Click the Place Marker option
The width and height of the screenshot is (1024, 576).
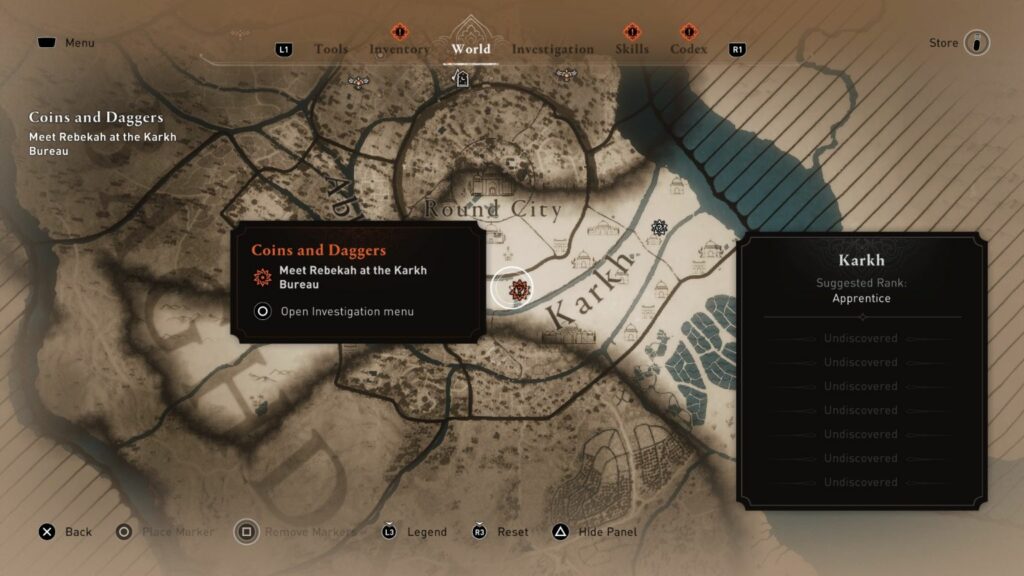[x=177, y=532]
